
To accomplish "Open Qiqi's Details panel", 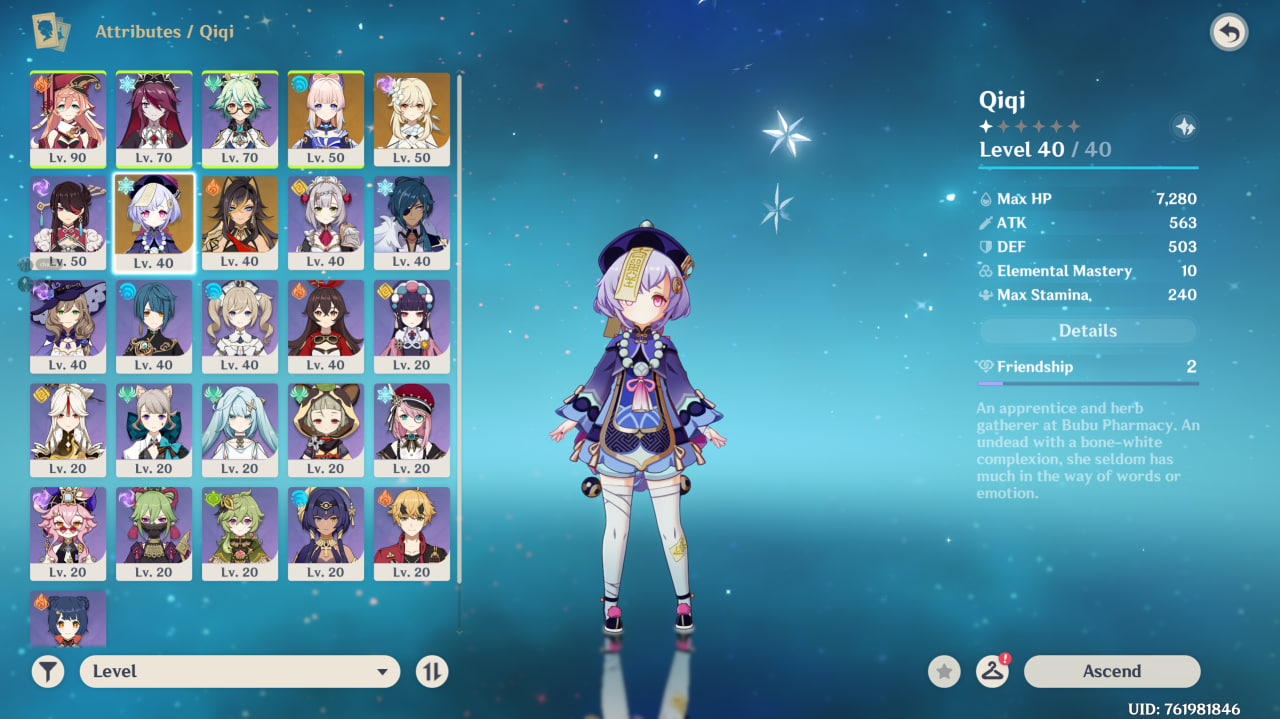I will click(1087, 331).
